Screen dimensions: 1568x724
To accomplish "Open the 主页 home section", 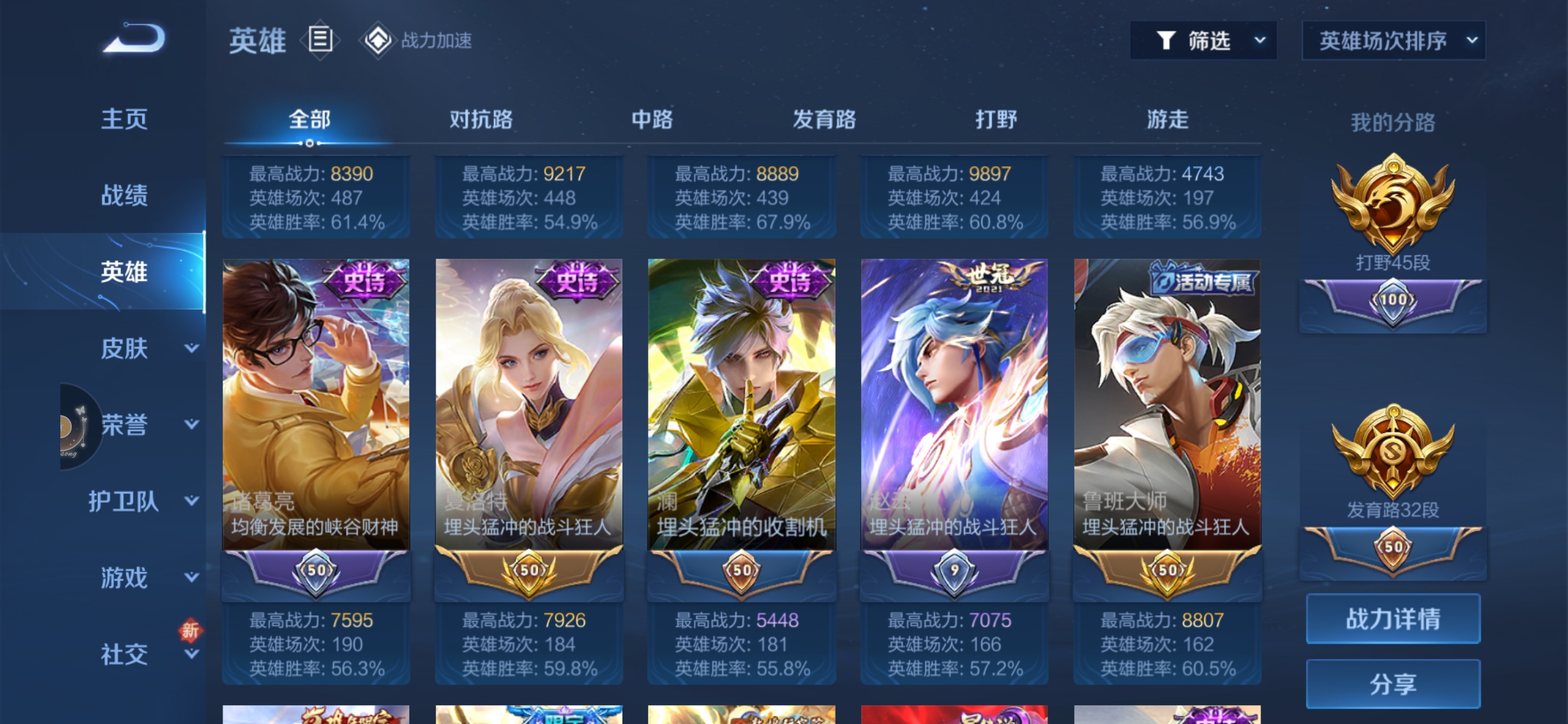I will [x=124, y=119].
